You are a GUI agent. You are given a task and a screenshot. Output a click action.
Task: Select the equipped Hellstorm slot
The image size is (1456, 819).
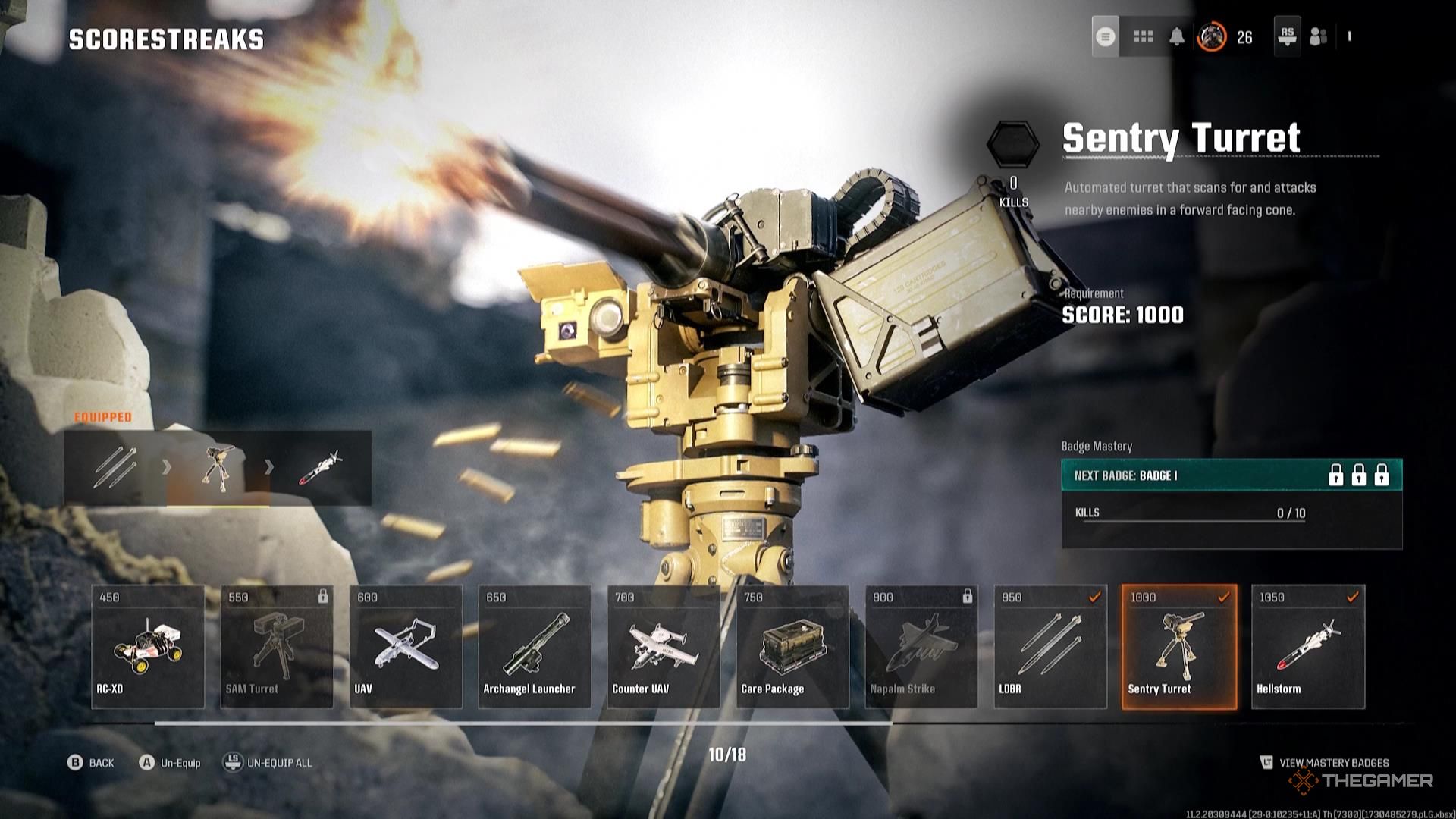click(x=321, y=467)
